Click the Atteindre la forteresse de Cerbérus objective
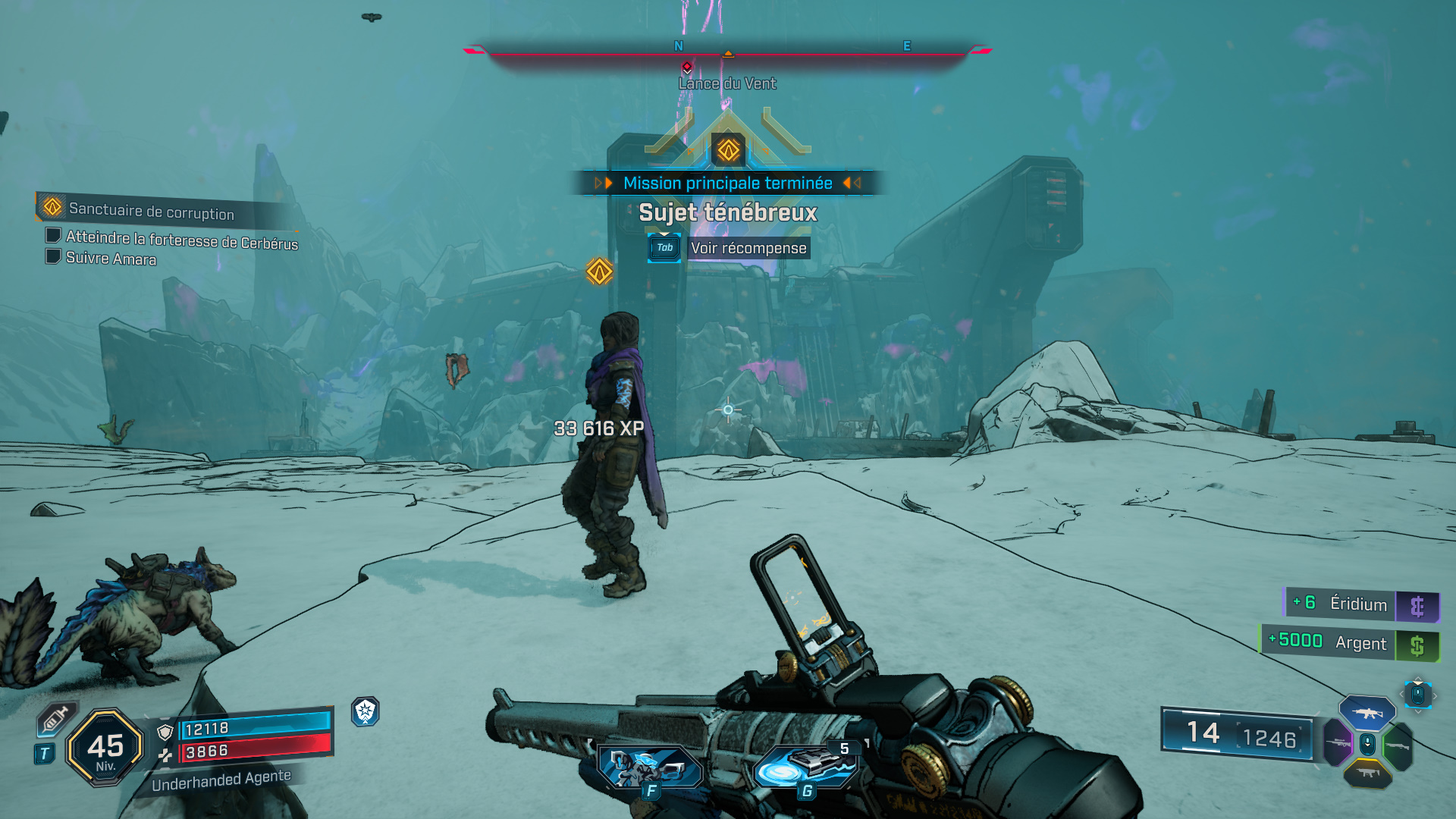Viewport: 1456px width, 819px height. tap(181, 240)
